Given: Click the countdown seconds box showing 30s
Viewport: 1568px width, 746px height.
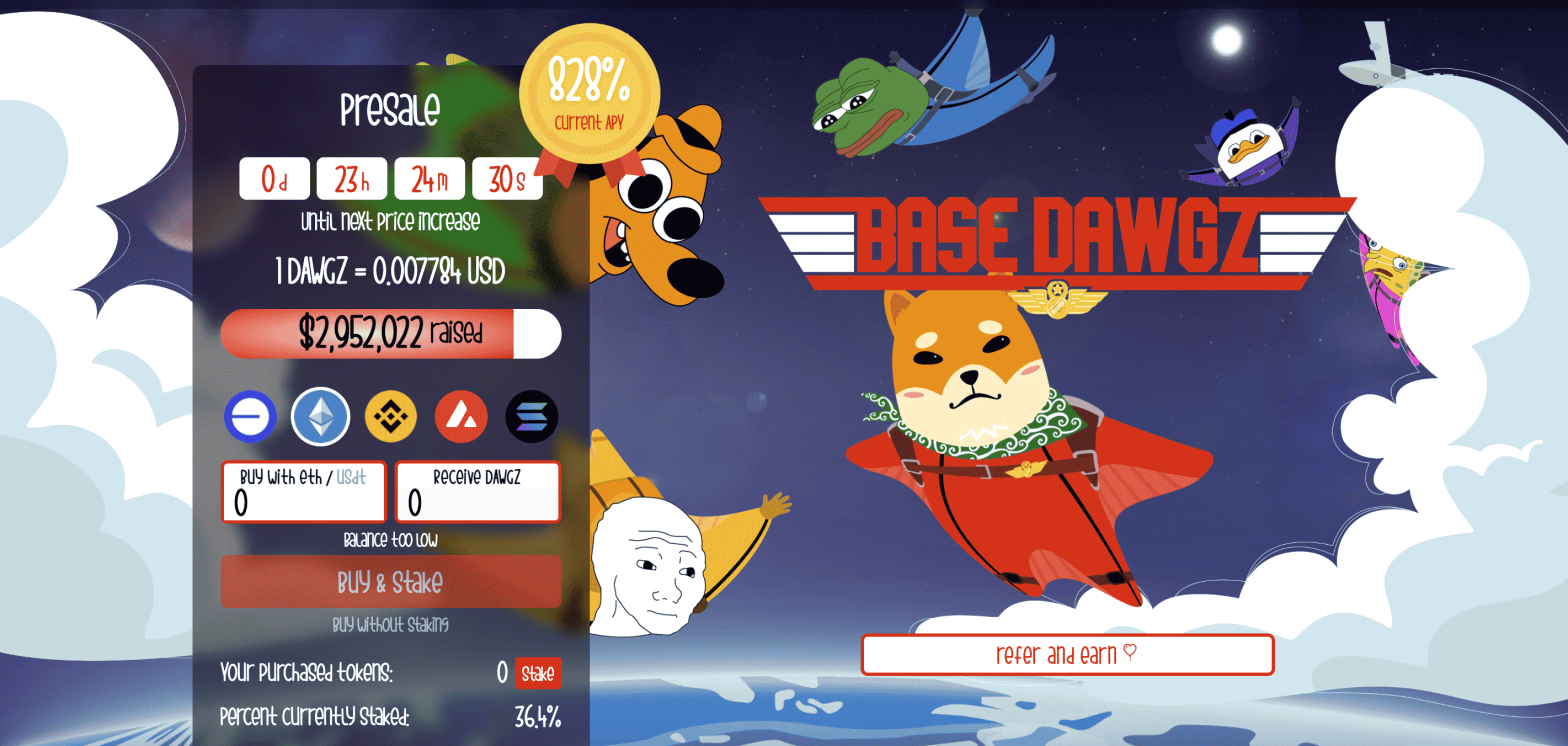Looking at the screenshot, I should (x=507, y=178).
